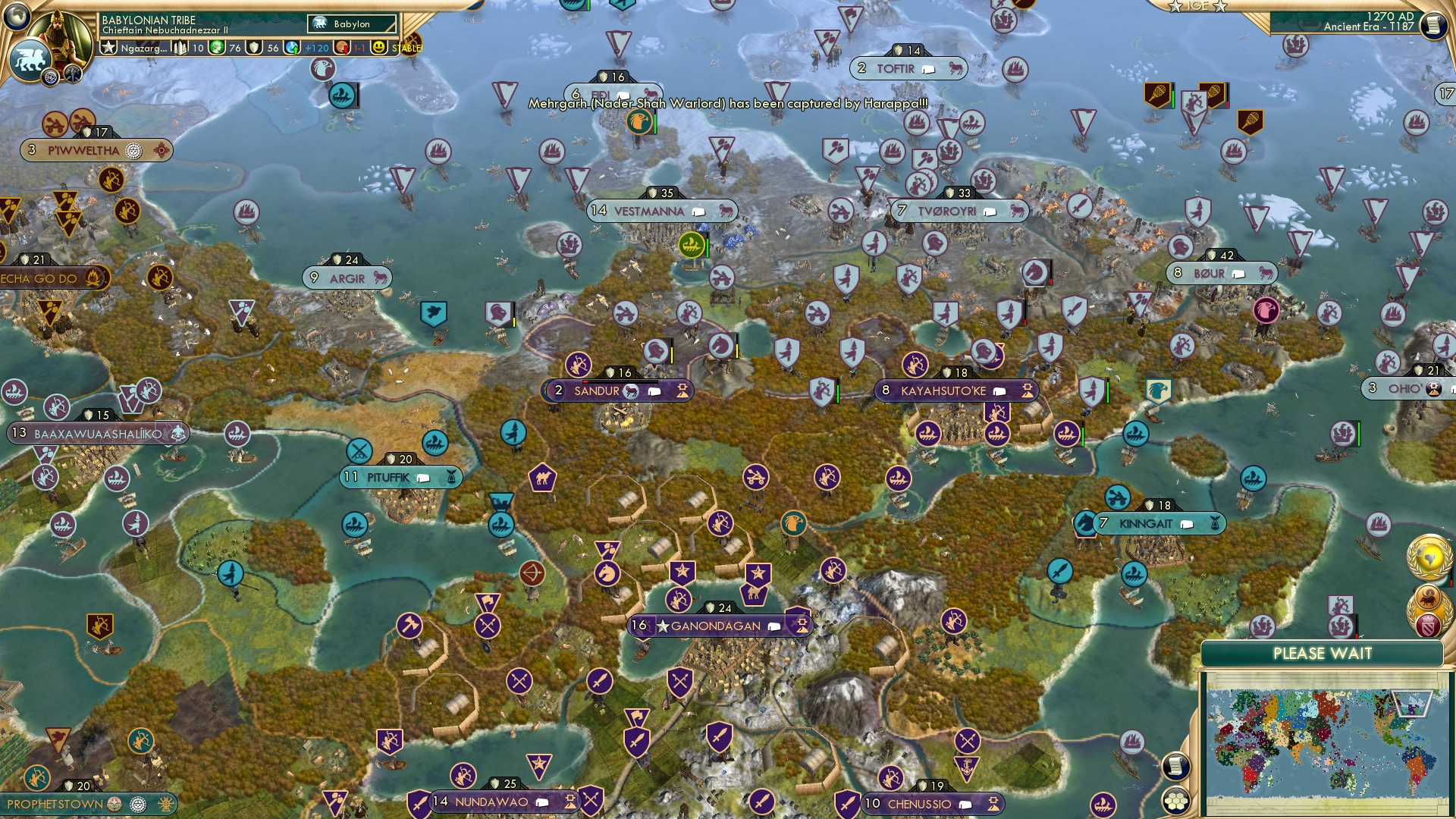Image resolution: width=1456 pixels, height=819 pixels.
Task: Select the bison medallion notification icon
Action: [1429, 598]
